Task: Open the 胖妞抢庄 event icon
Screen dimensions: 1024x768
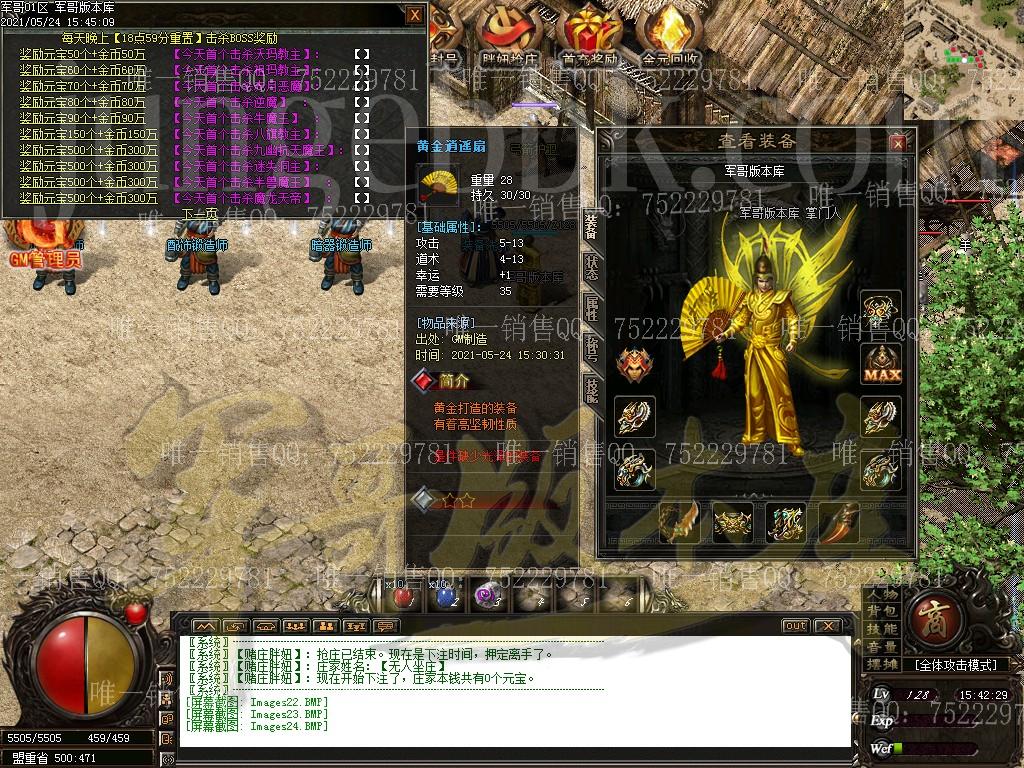Action: click(x=510, y=36)
